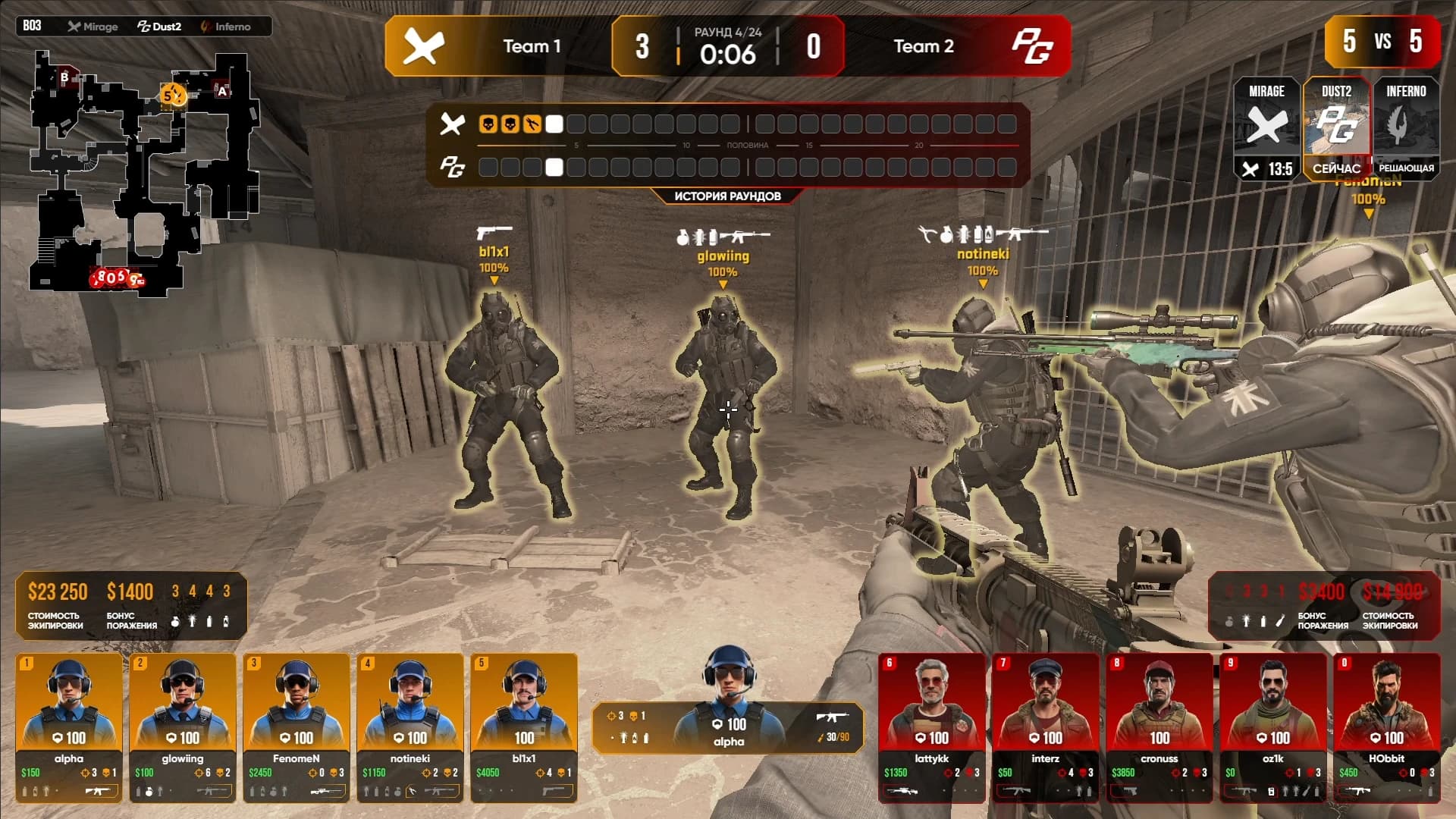Click the round history label tab
Image resolution: width=1456 pixels, height=819 pixels.
[727, 196]
